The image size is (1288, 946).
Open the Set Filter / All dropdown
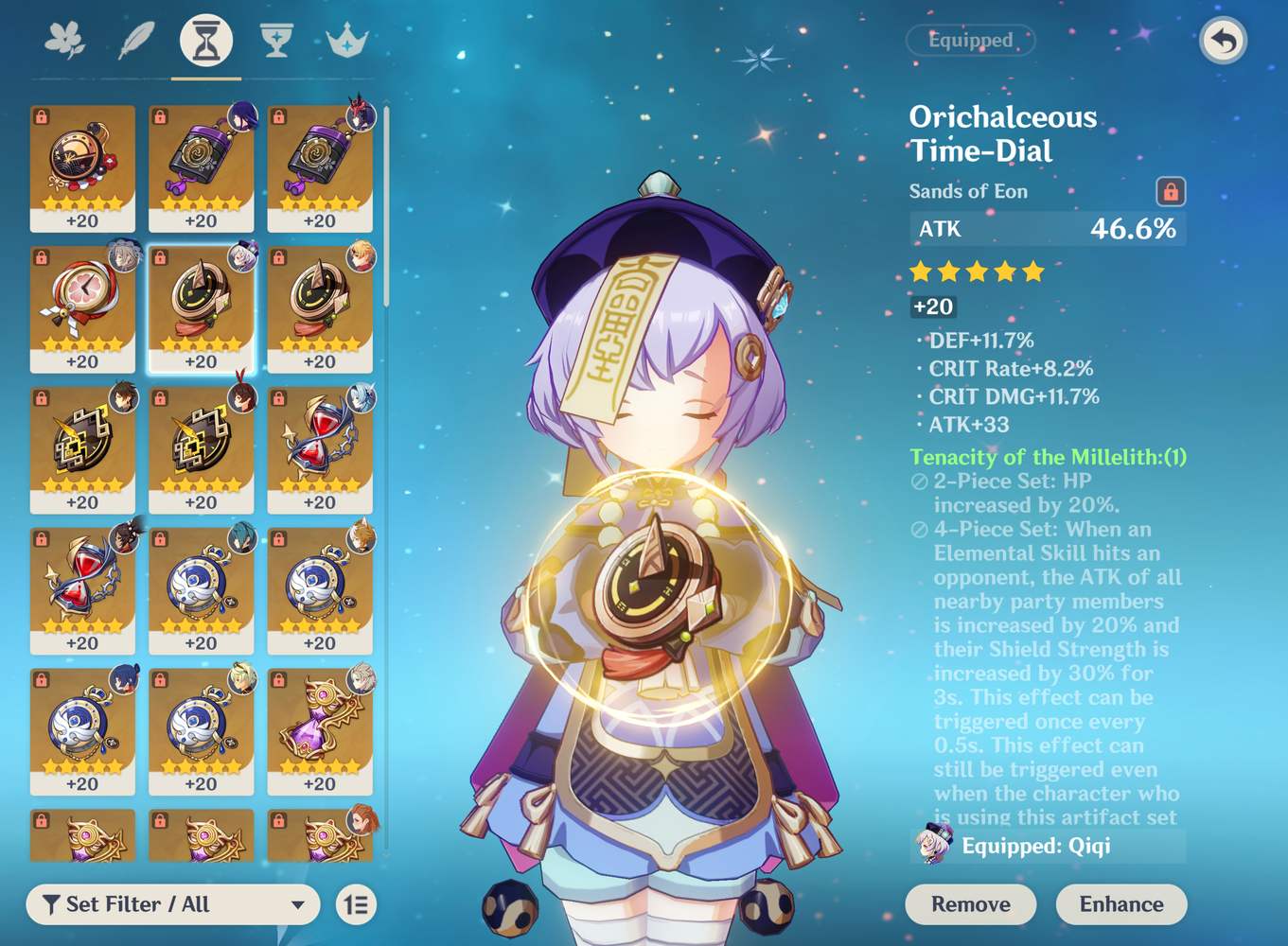tap(170, 904)
